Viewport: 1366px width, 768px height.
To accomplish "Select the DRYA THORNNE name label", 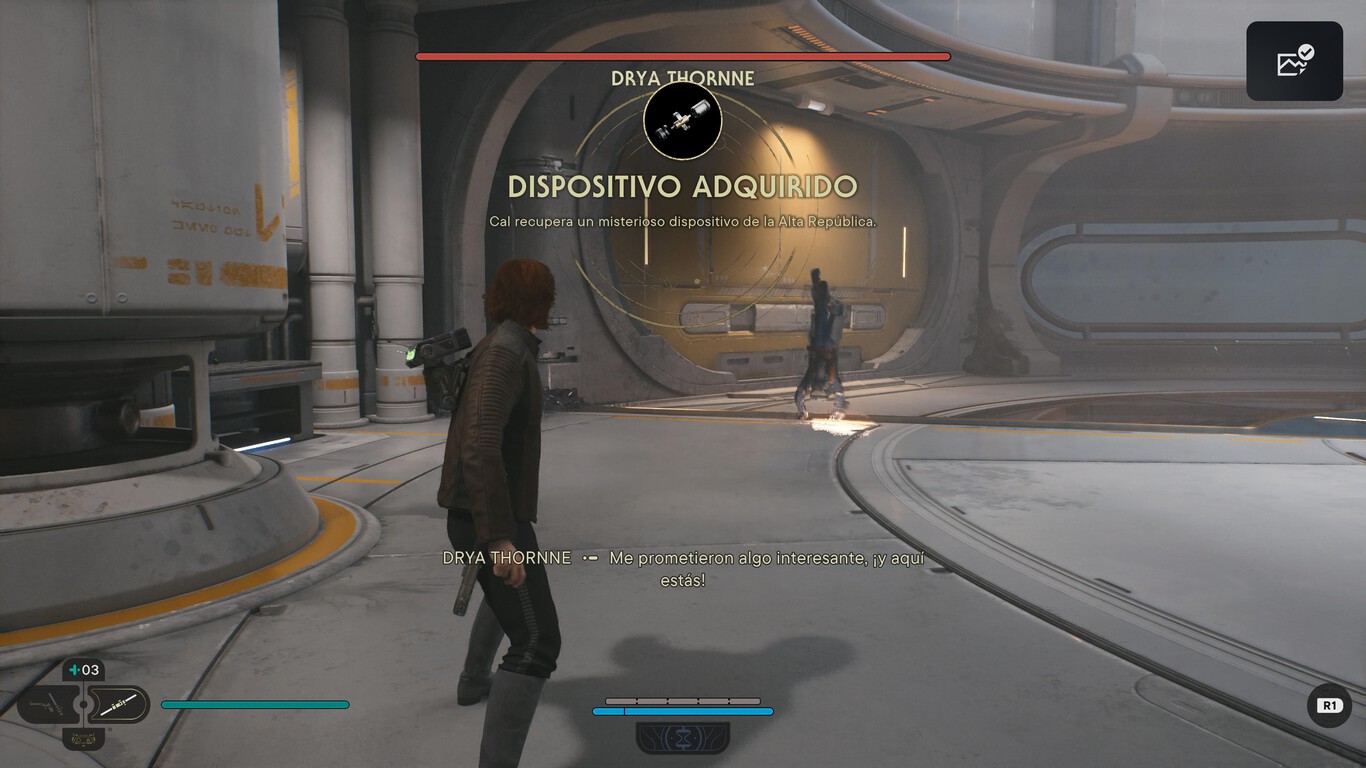I will (x=684, y=78).
